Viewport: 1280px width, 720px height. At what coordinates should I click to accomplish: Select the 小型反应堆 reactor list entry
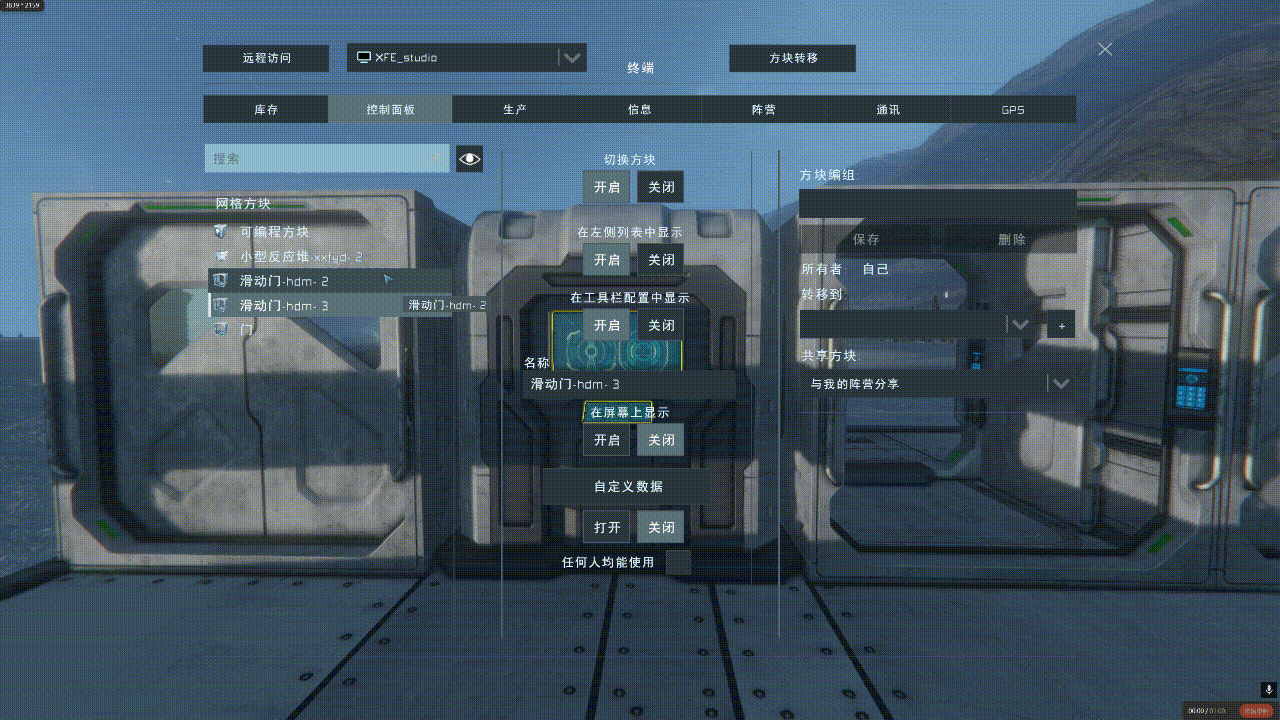pyautogui.click(x=300, y=257)
